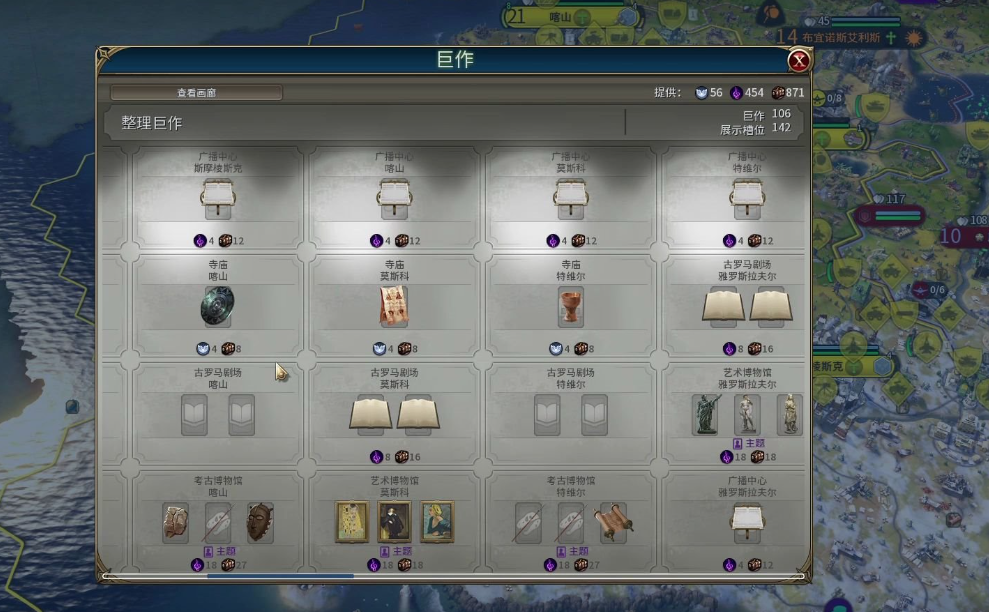Click the horizontal scrollbar under the works grid
Image resolution: width=989 pixels, height=612 pixels.
point(280,576)
